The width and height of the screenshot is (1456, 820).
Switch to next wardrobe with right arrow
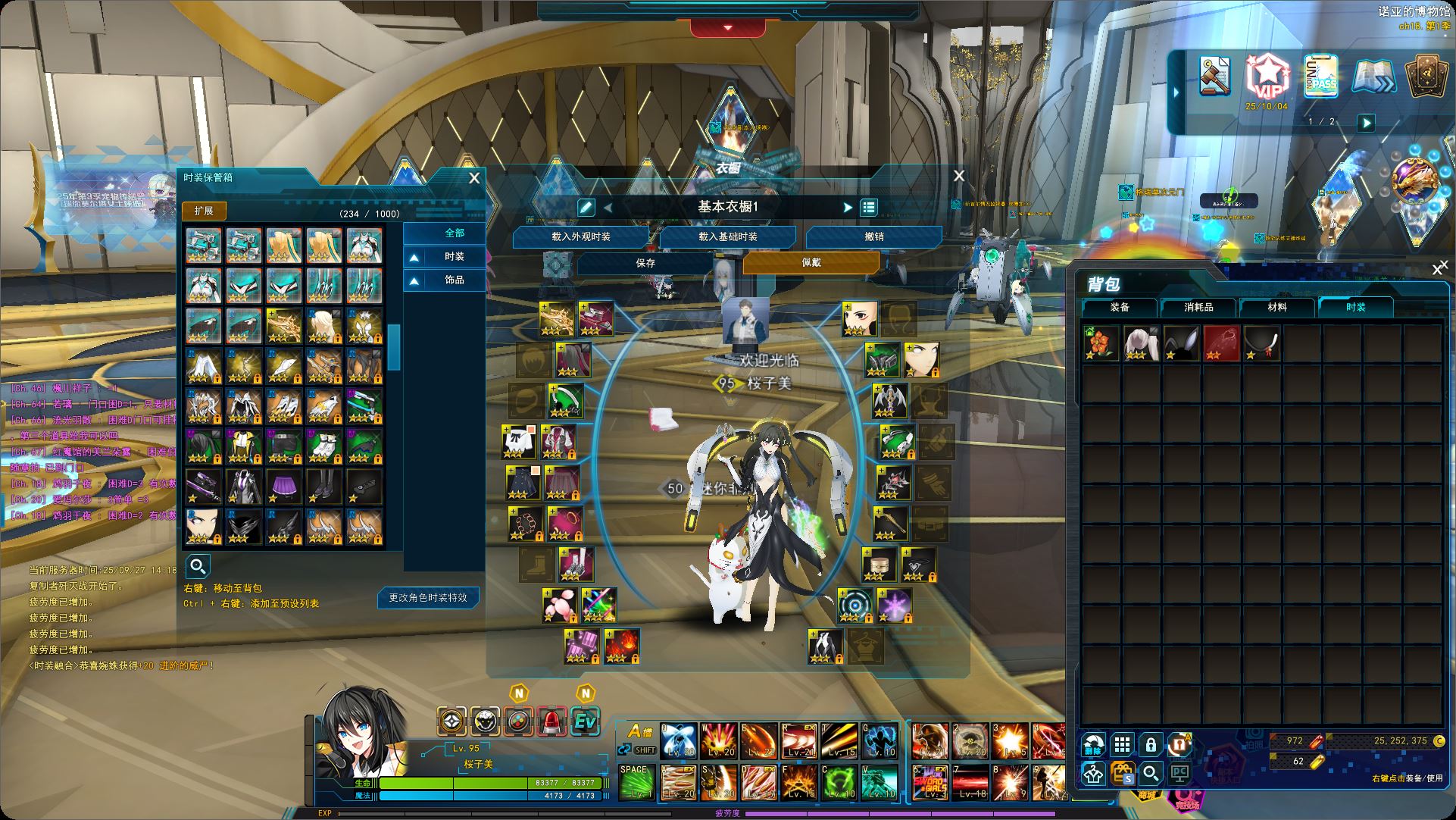848,207
